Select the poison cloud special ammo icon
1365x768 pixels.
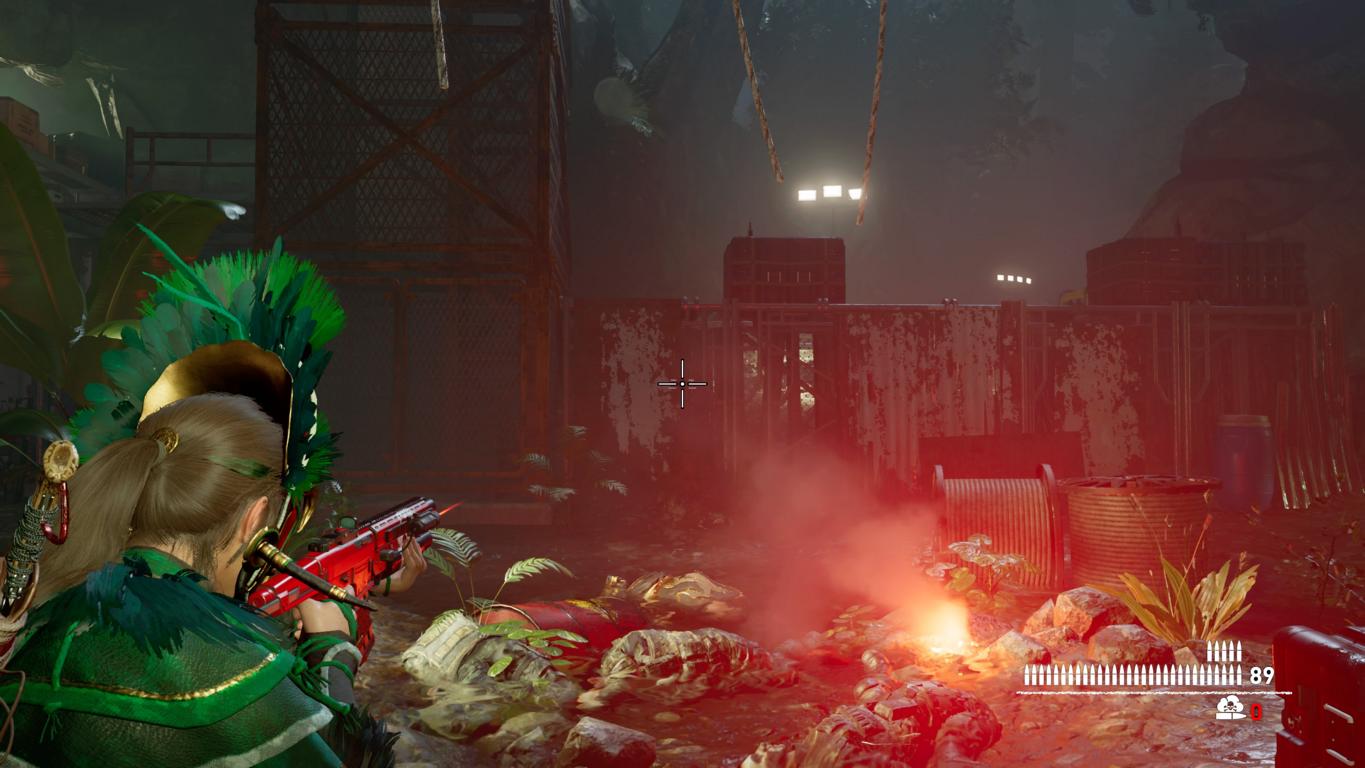click(x=1231, y=709)
